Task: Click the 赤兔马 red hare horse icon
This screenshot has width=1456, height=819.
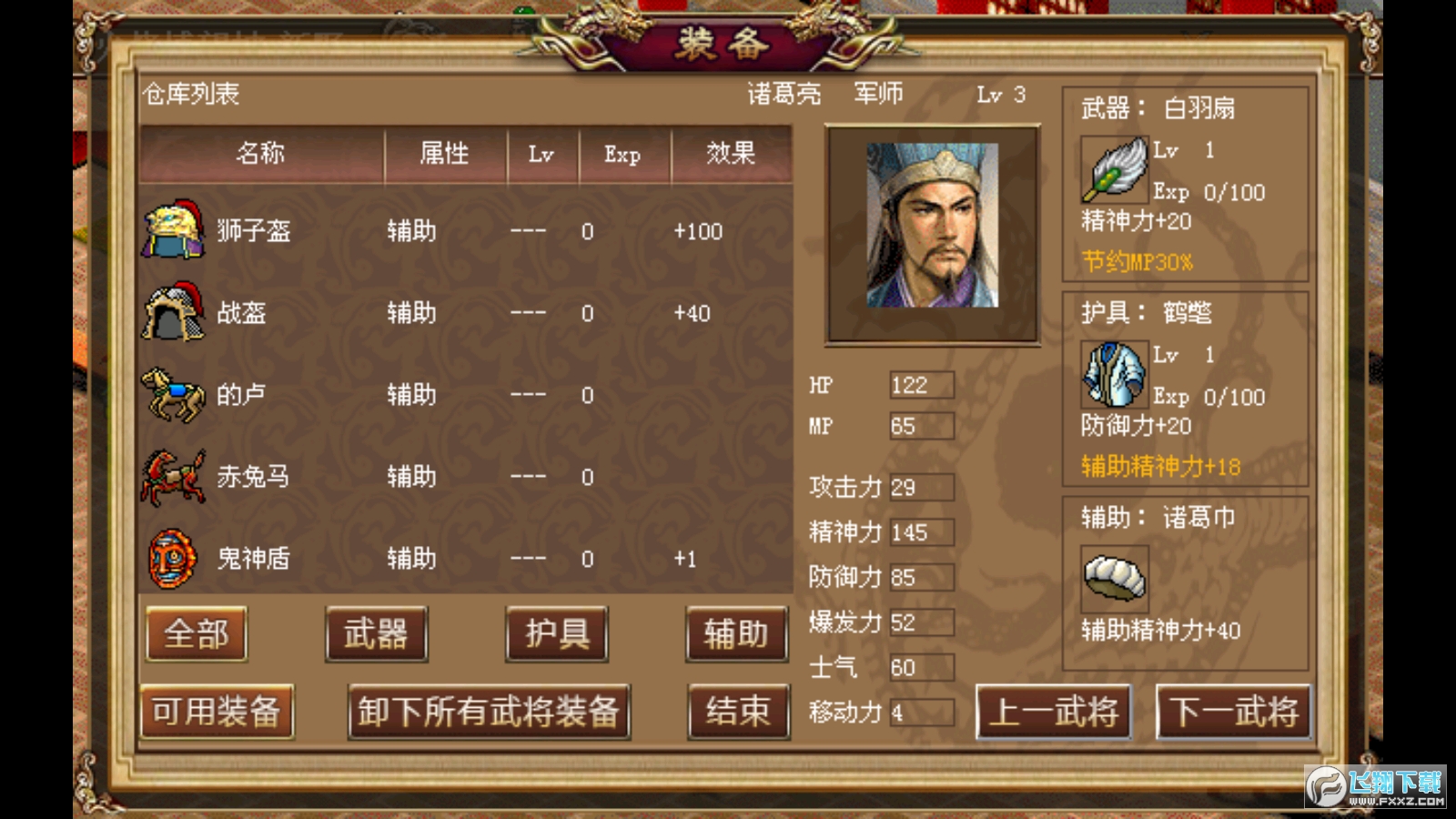Action: pyautogui.click(x=168, y=475)
